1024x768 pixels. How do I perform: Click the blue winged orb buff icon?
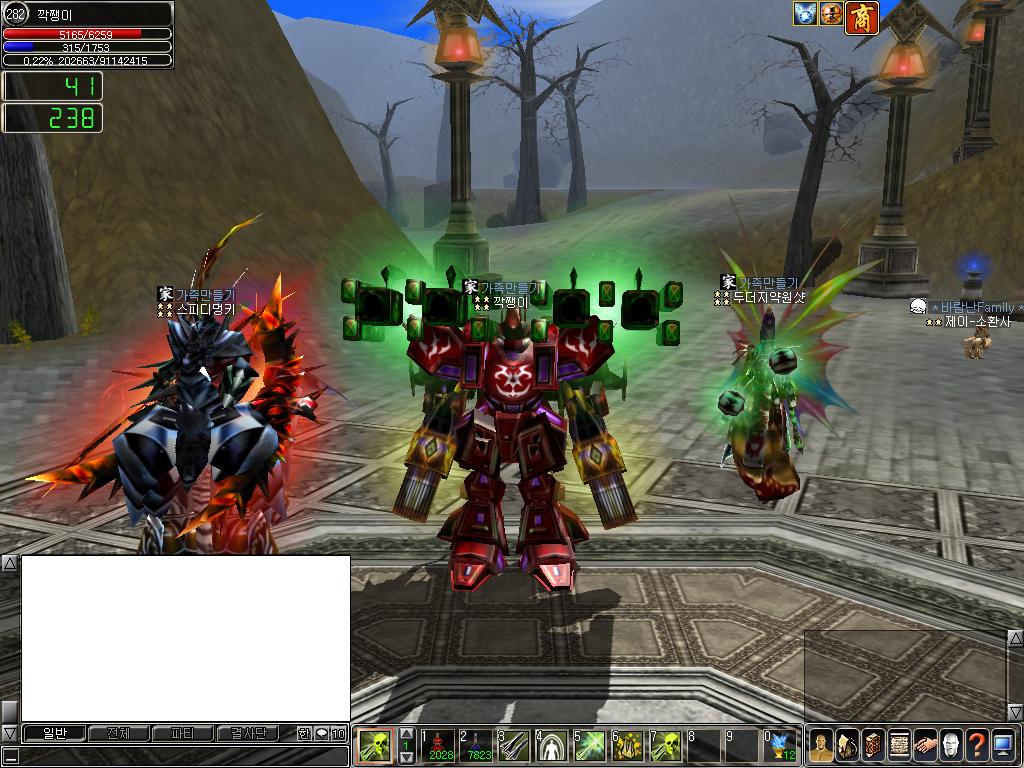click(806, 14)
